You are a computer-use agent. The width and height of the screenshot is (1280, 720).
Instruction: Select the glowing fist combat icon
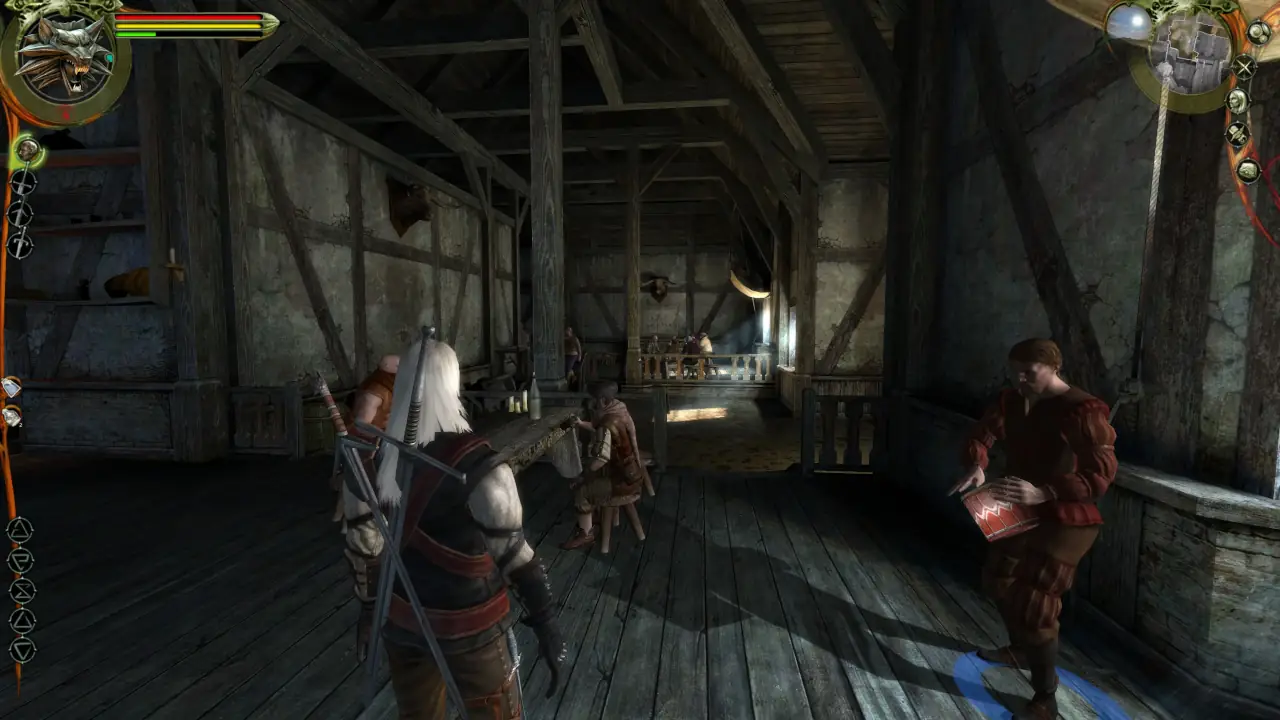pos(27,151)
